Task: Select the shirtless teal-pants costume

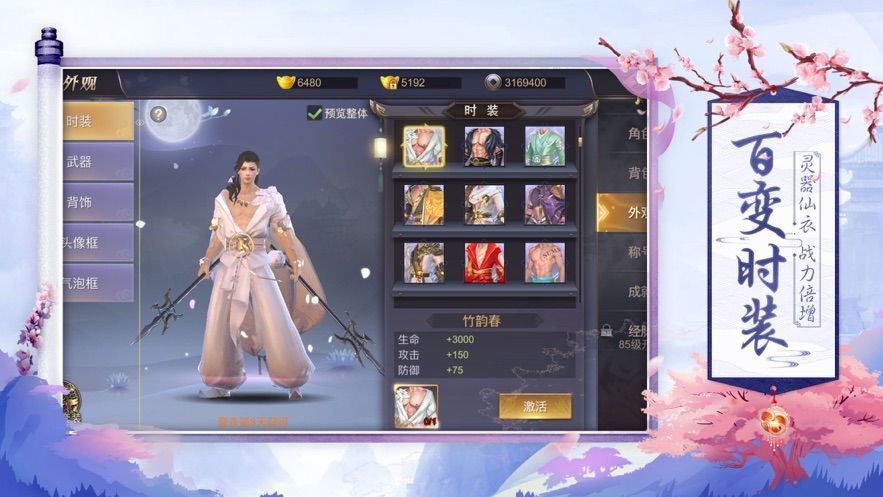Action: coord(545,262)
